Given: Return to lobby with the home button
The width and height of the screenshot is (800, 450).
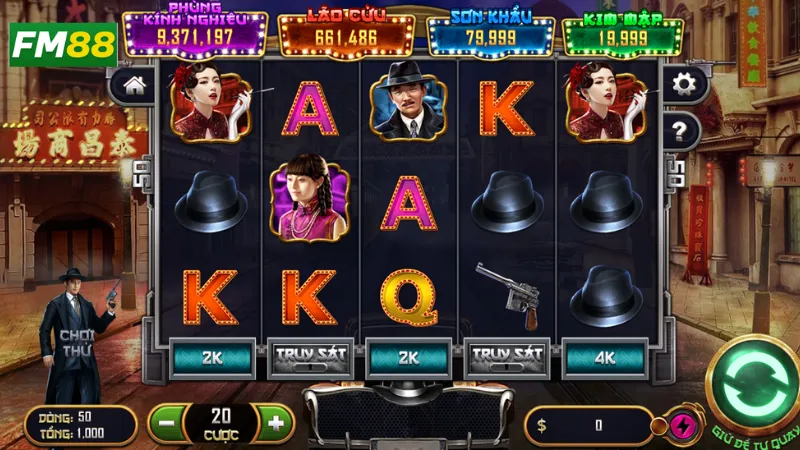Looking at the screenshot, I should click(x=132, y=85).
